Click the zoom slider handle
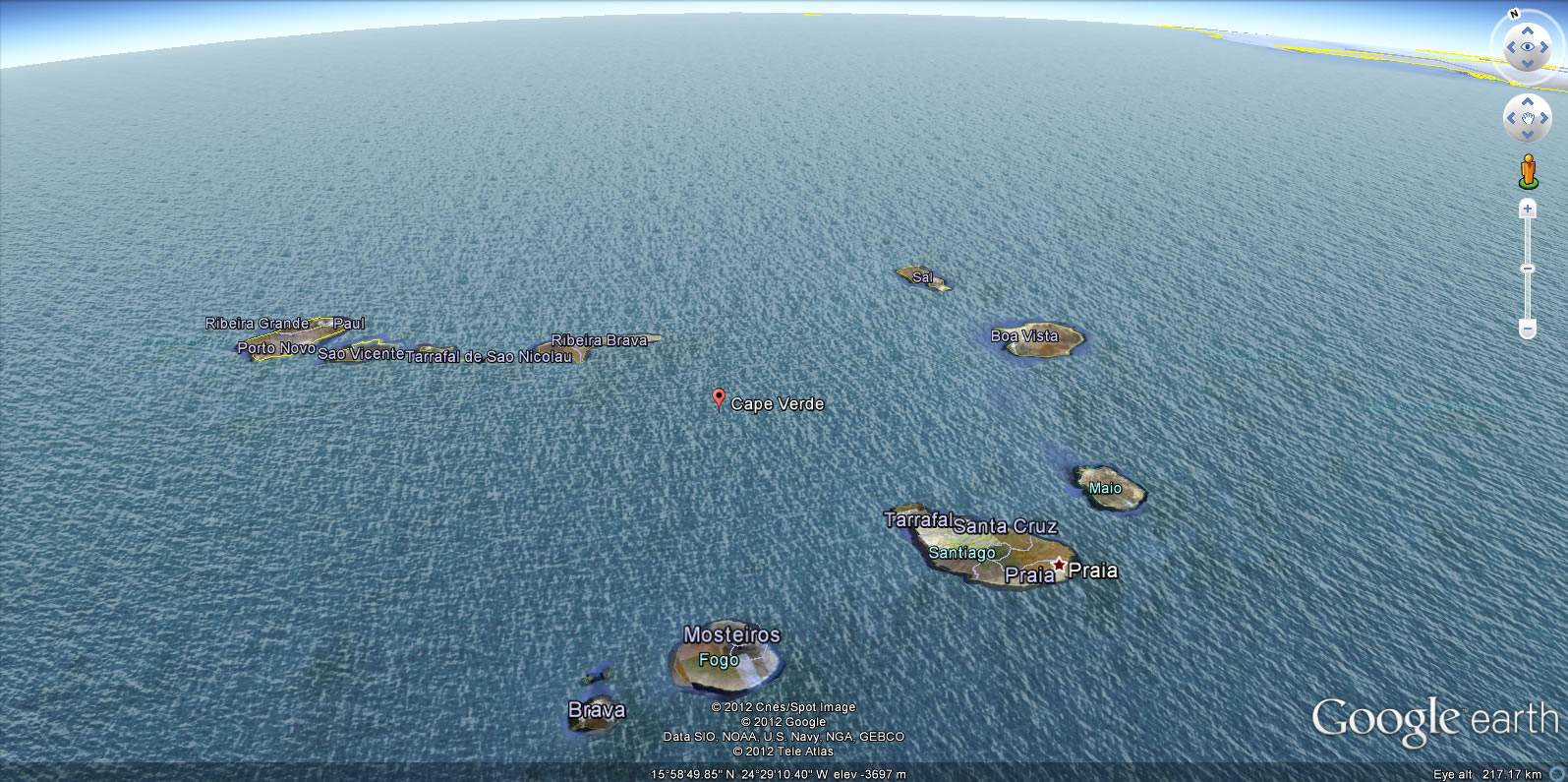This screenshot has height=782, width=1568. pyautogui.click(x=1528, y=269)
